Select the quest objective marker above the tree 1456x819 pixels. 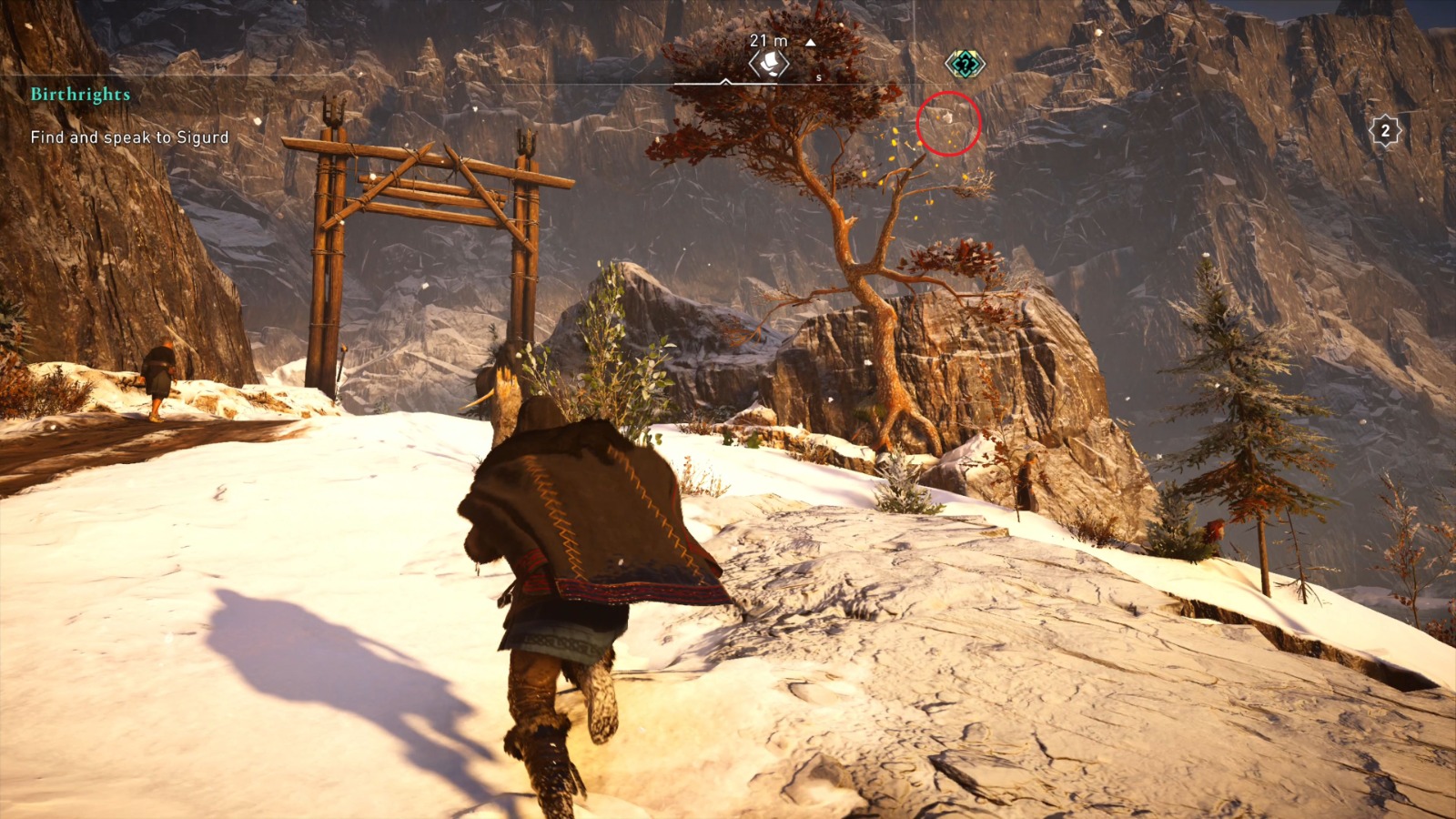tap(769, 62)
